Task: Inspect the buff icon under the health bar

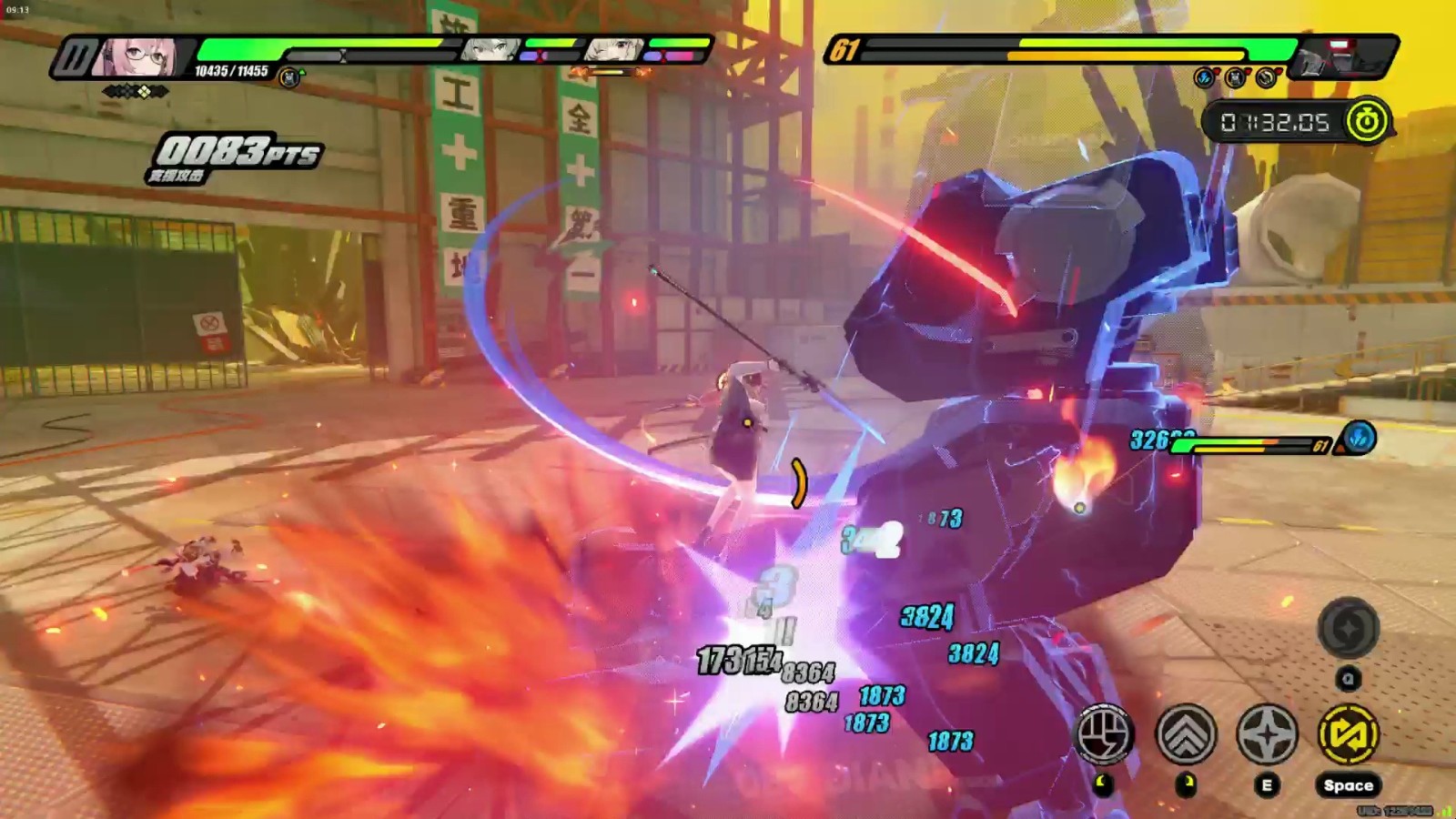Action: click(289, 78)
